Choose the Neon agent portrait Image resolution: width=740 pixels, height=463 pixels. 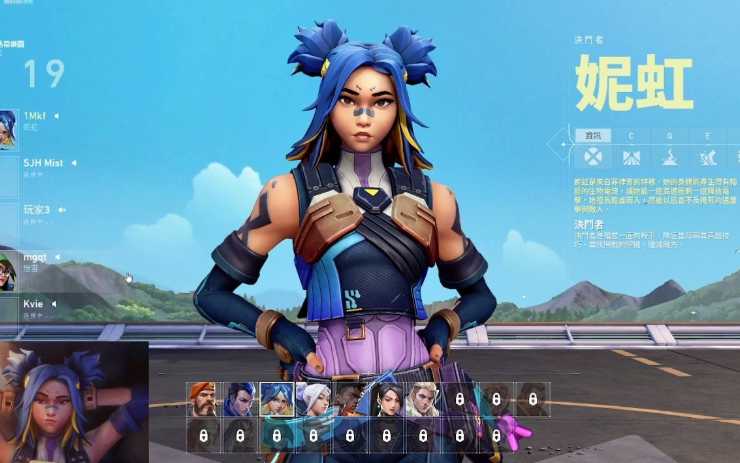click(276, 399)
